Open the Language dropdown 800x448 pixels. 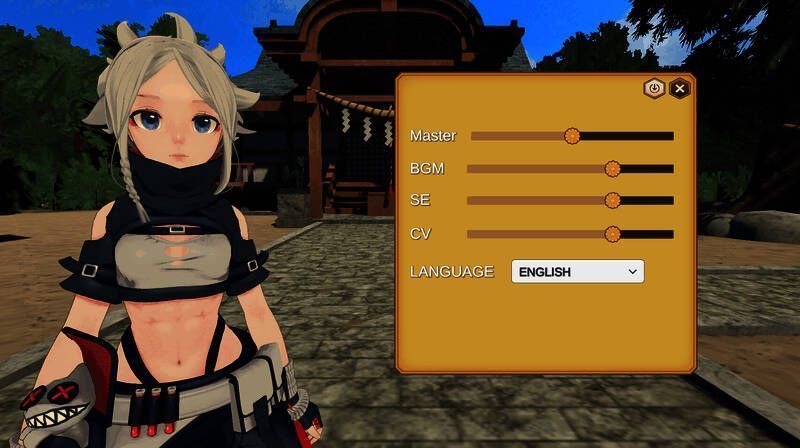click(577, 271)
